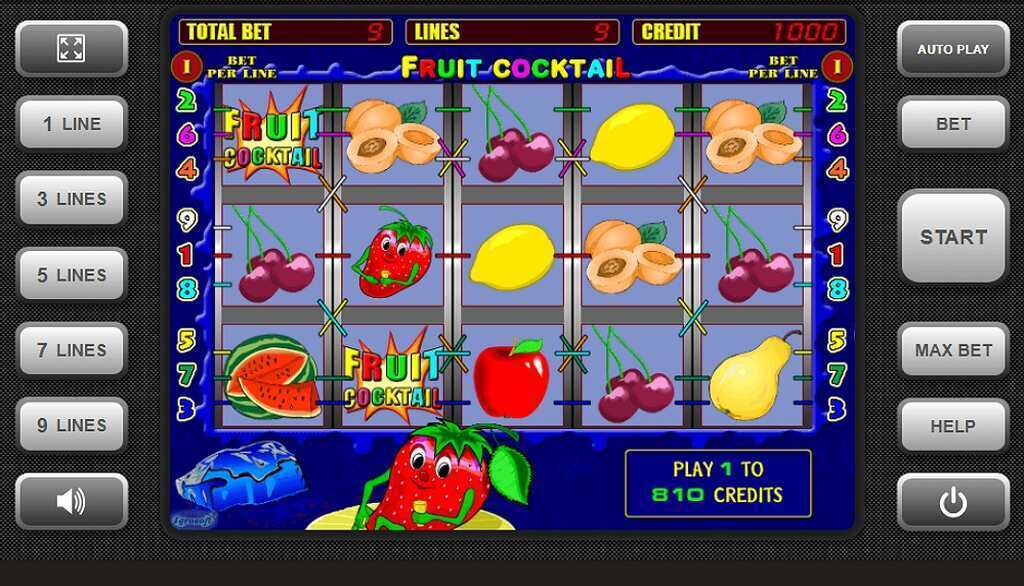The width and height of the screenshot is (1024, 586).
Task: Activate the 7 Lines button
Action: coord(71,350)
